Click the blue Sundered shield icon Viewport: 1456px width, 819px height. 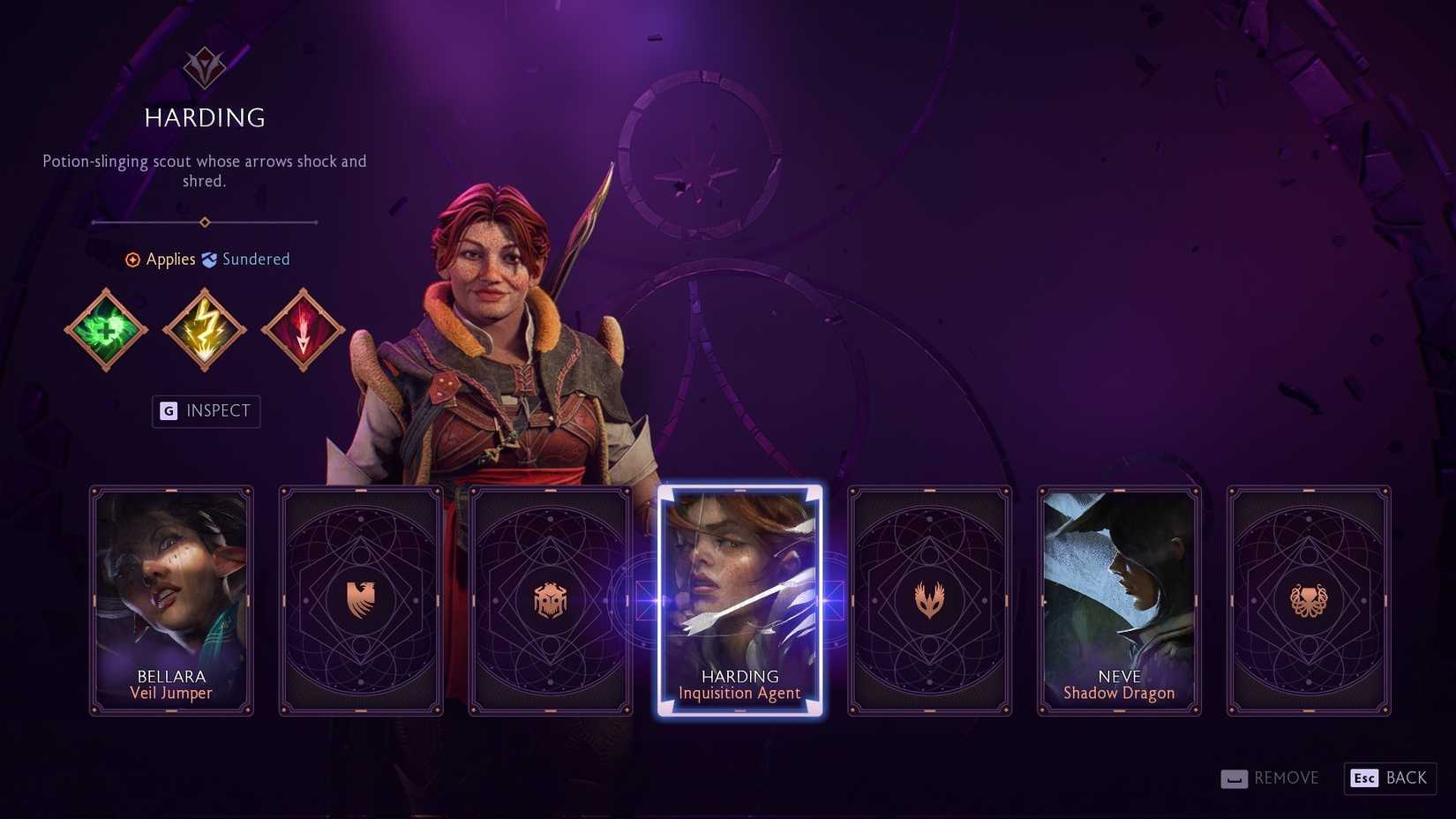pos(209,259)
